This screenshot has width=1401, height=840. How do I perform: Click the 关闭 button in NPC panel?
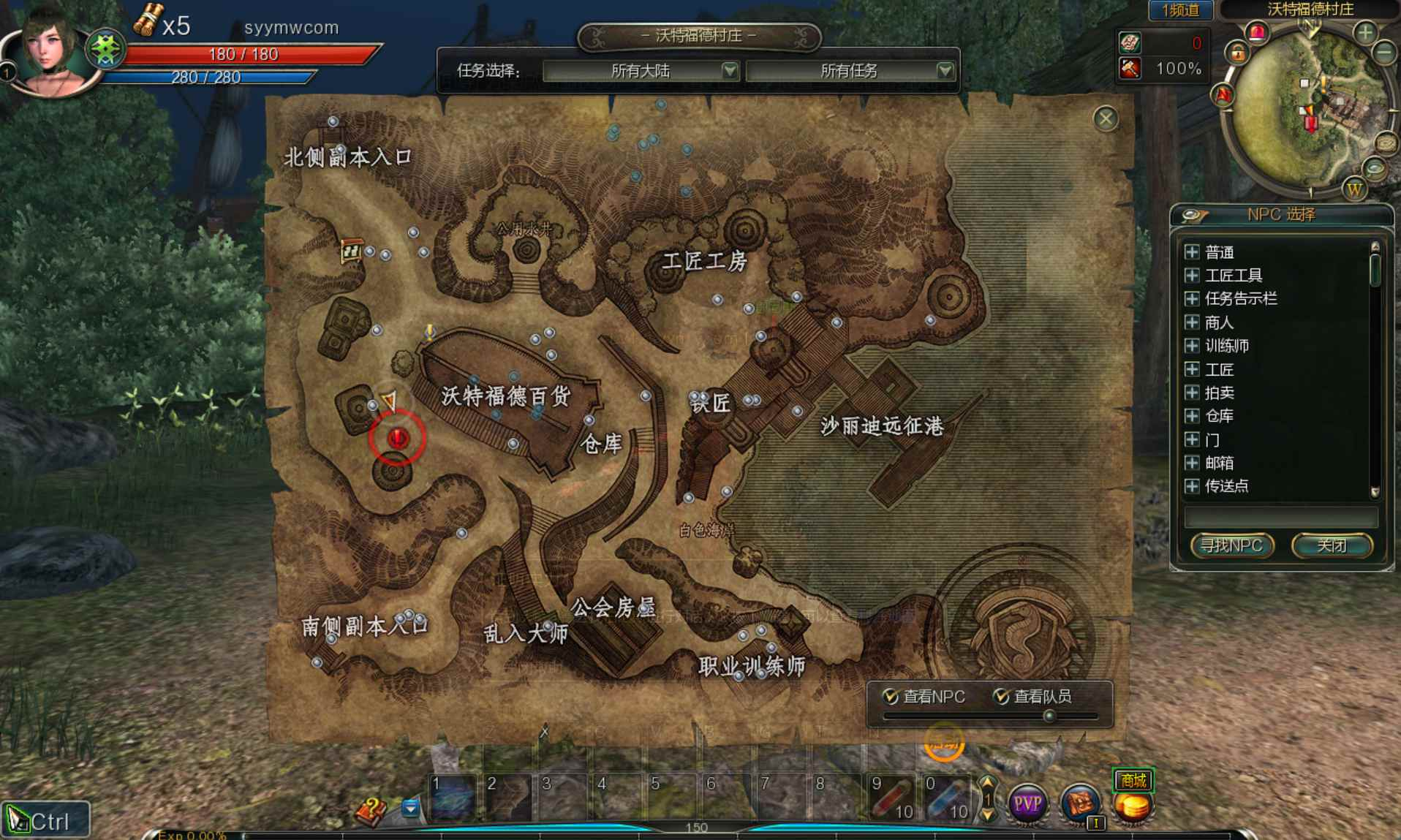coord(1334,545)
